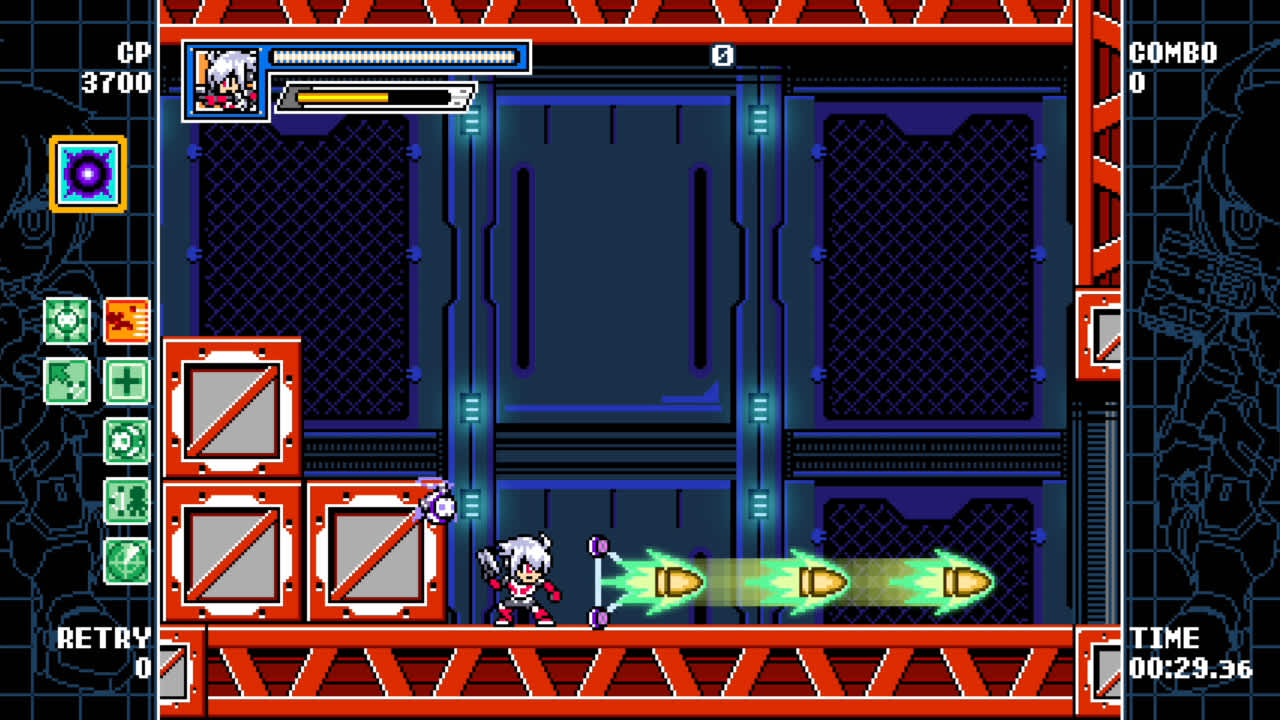Click the striped health bar

(x=395, y=57)
